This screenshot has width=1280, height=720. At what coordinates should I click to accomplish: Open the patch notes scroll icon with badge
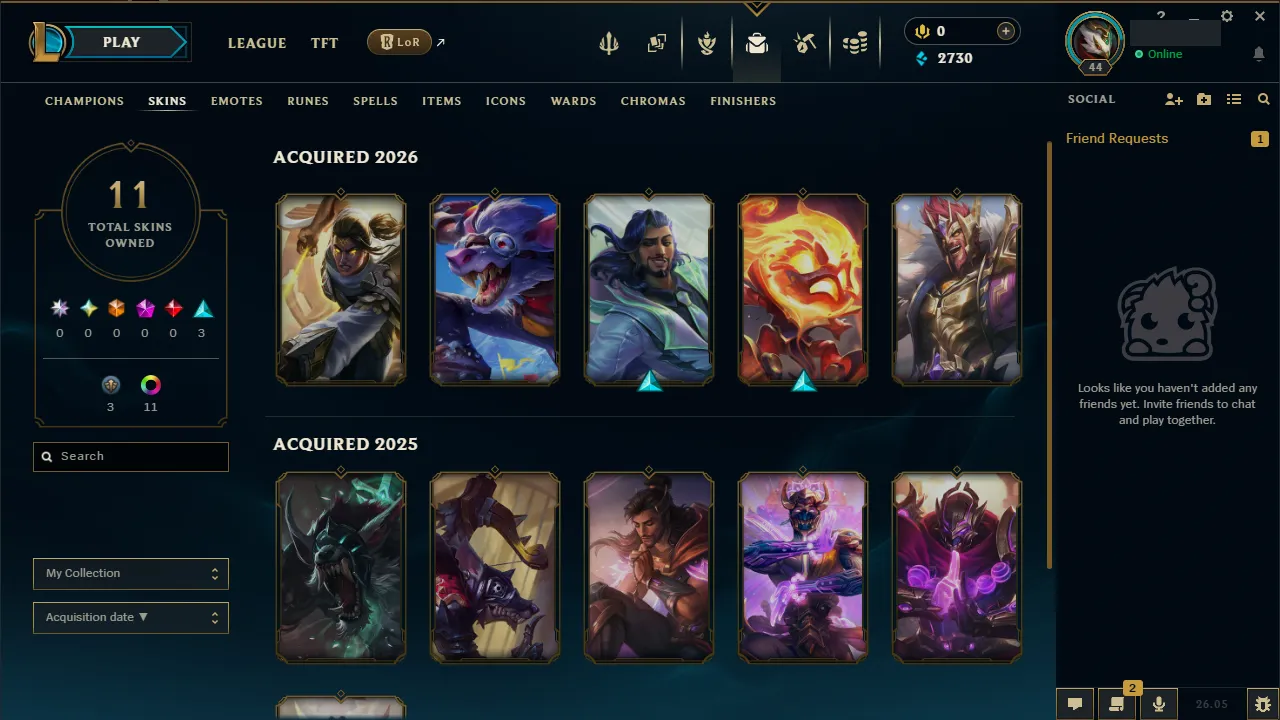point(1117,704)
